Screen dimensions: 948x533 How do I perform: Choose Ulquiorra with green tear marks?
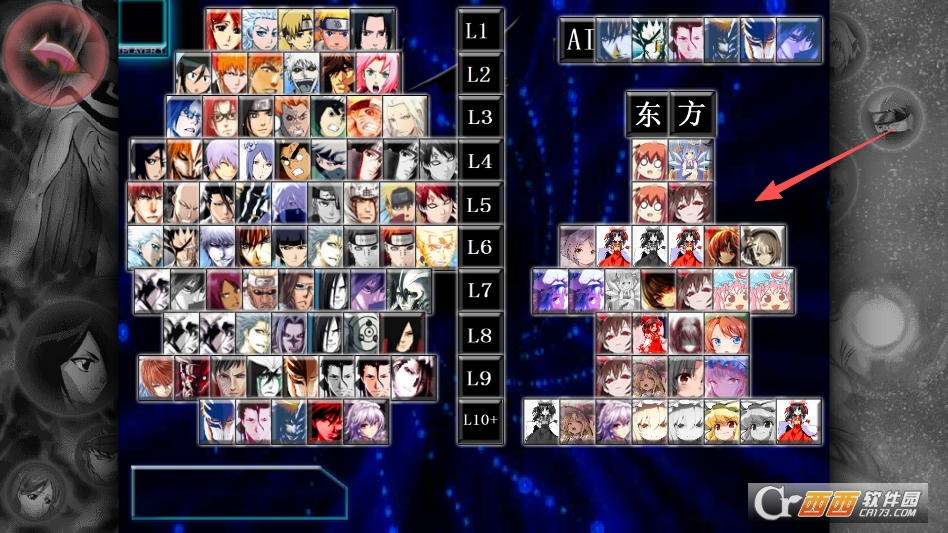(264, 376)
